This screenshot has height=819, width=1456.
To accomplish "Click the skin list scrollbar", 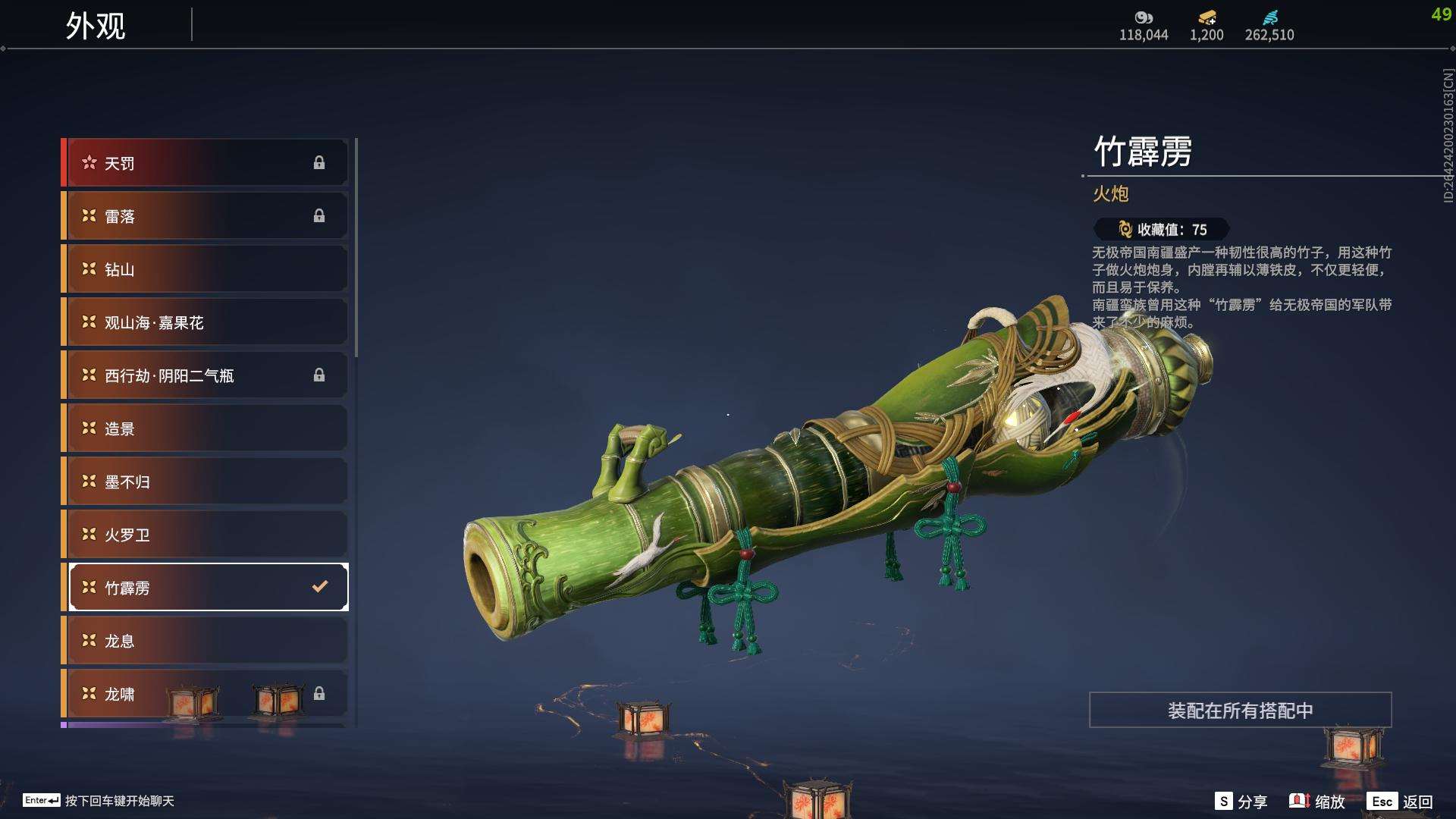I will (356, 247).
